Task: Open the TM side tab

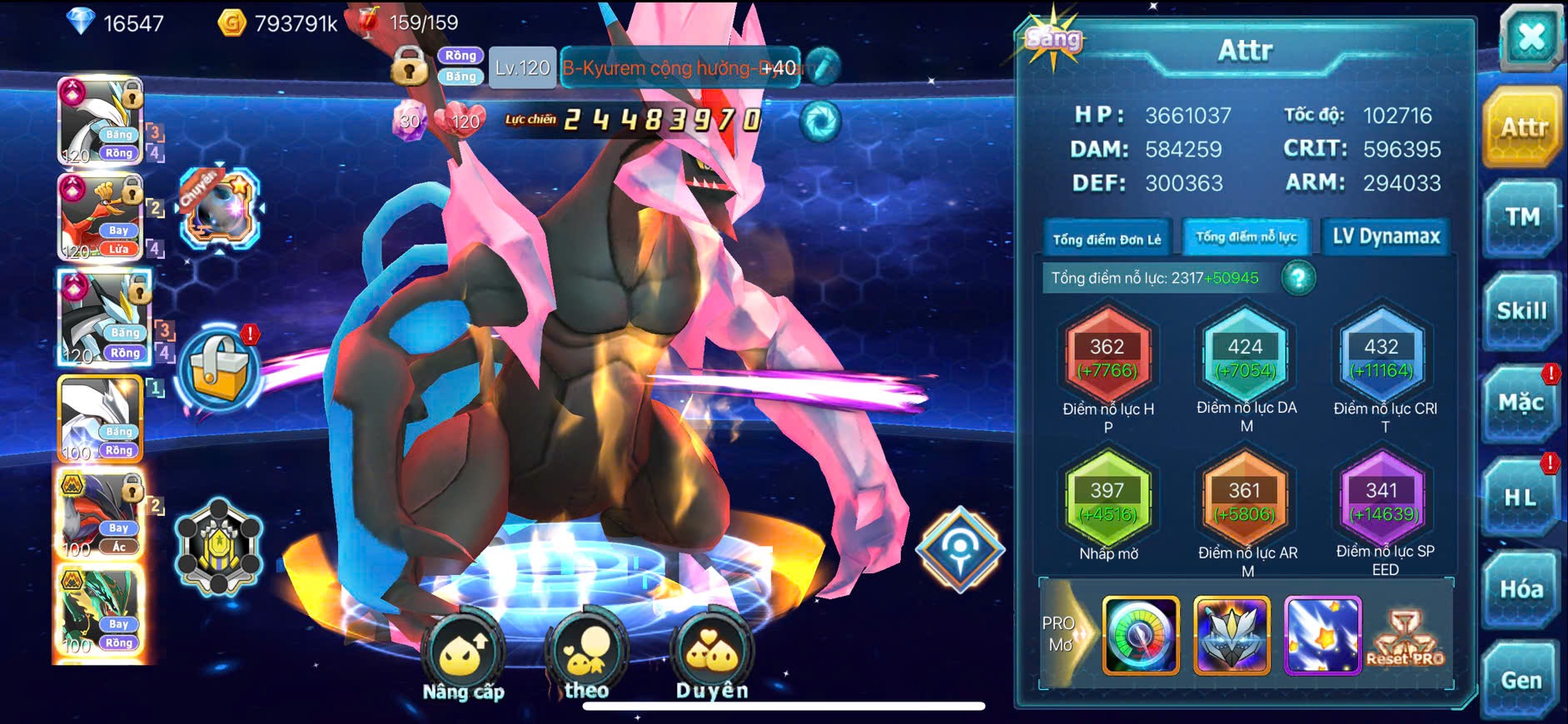Action: pos(1521,218)
